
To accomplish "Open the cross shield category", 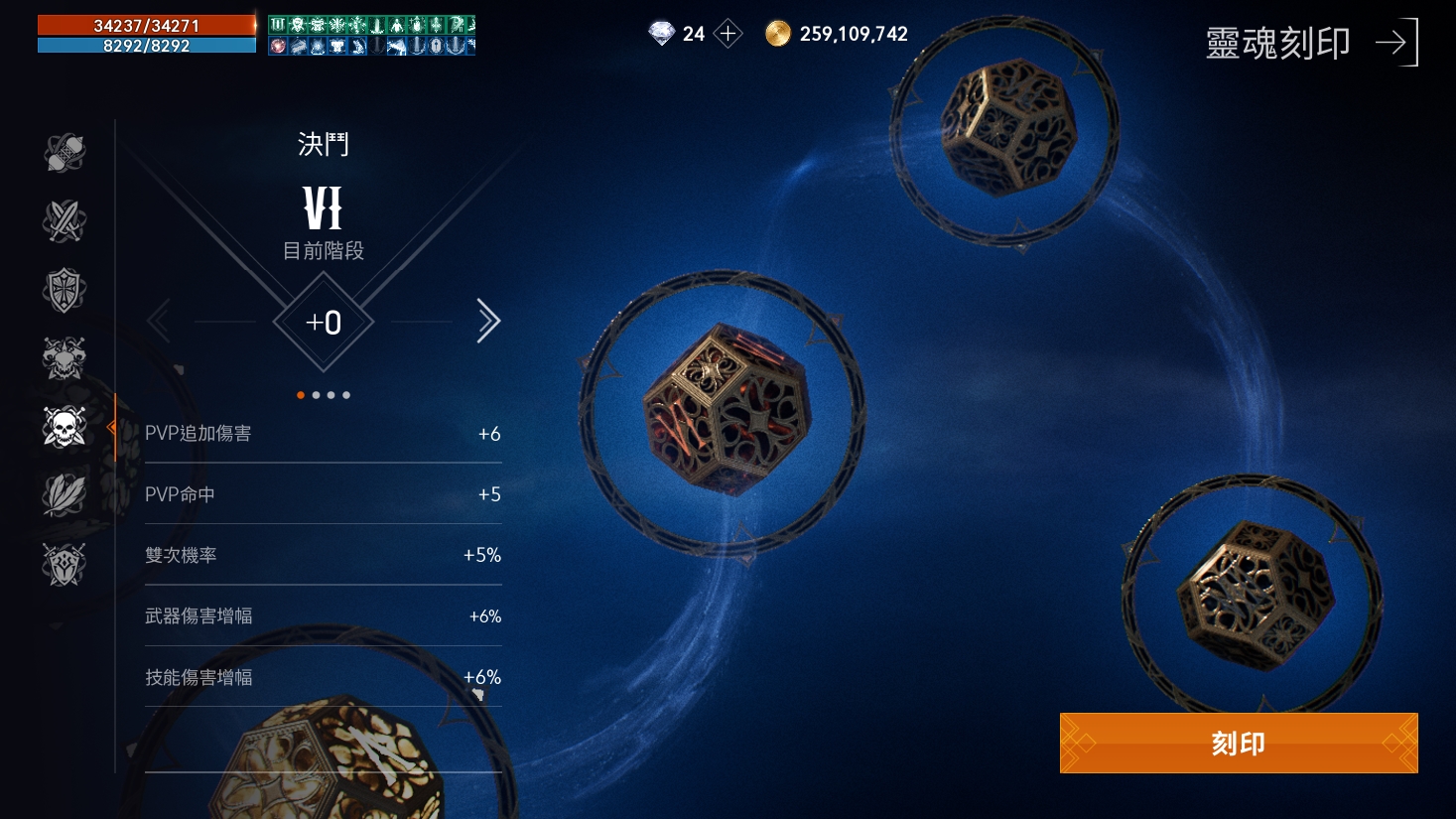I will point(65,290).
